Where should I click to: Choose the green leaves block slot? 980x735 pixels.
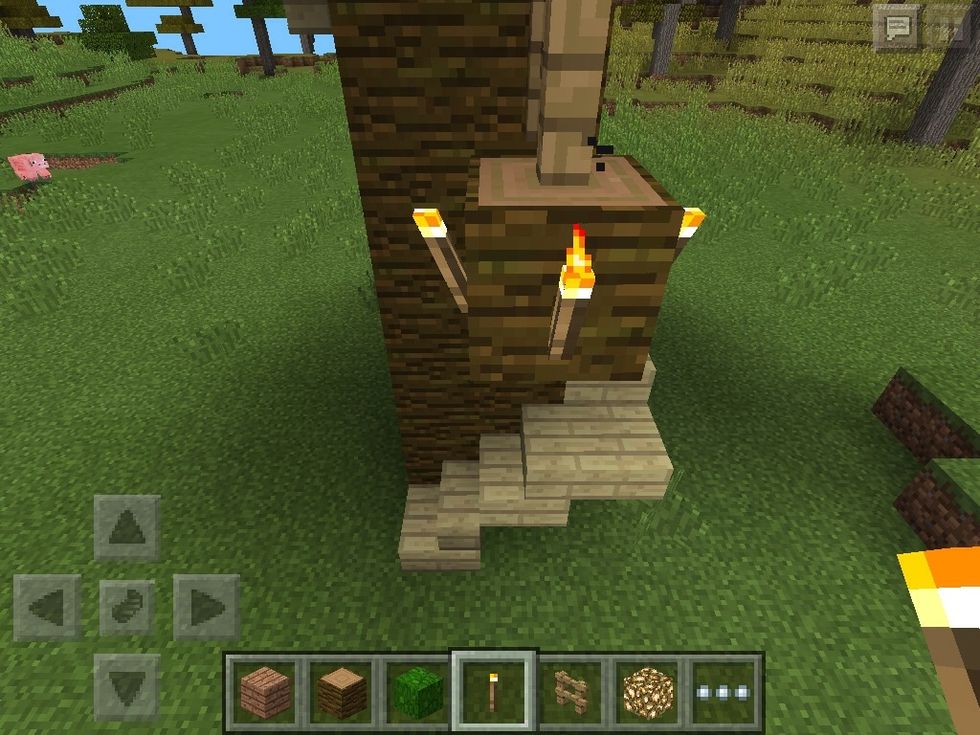pos(418,692)
